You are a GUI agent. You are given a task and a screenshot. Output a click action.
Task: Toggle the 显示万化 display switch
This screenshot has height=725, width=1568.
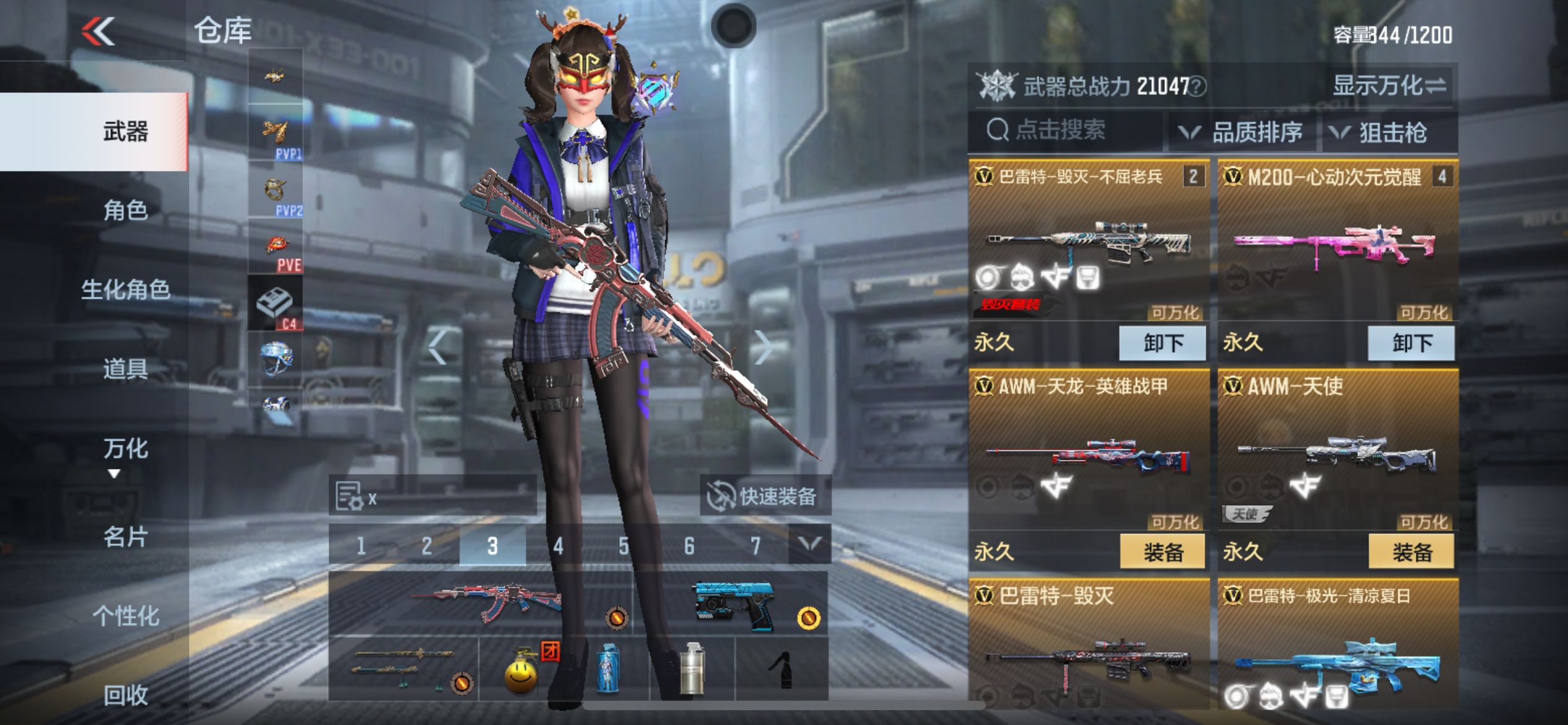[x=1389, y=86]
